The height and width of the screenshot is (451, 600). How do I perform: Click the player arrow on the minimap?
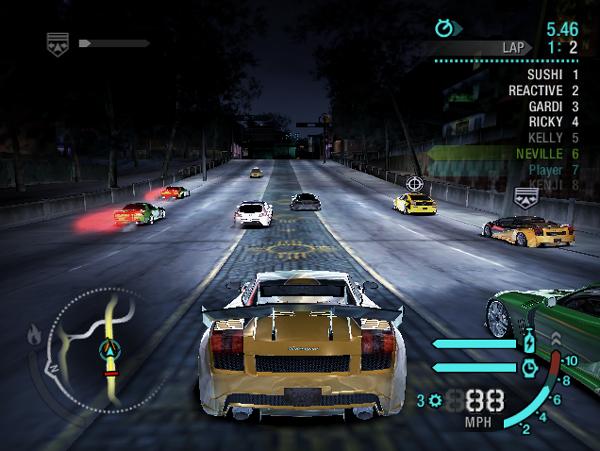[x=109, y=350]
